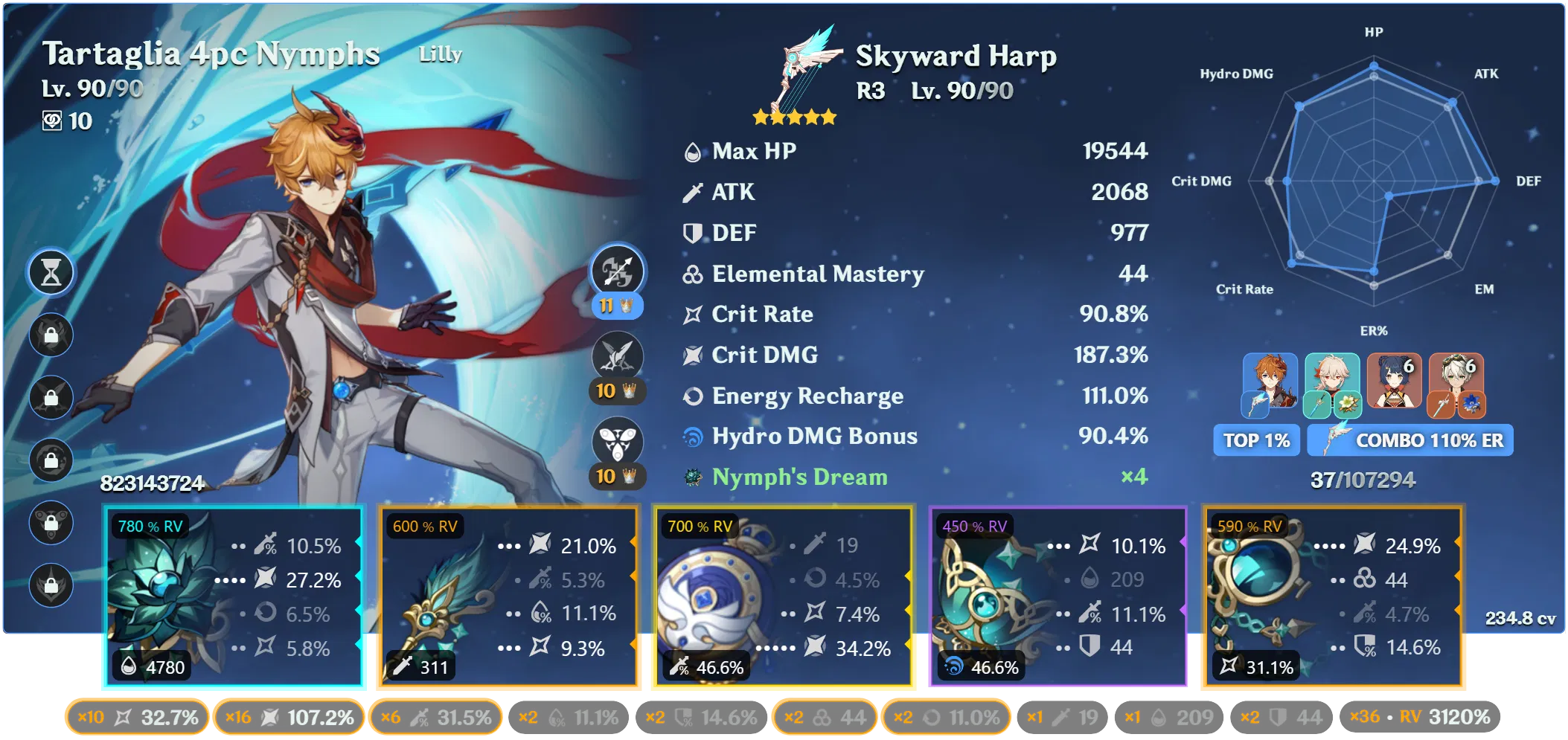Select the Normal Attack talent icon
The image size is (1568, 740).
pos(619,272)
